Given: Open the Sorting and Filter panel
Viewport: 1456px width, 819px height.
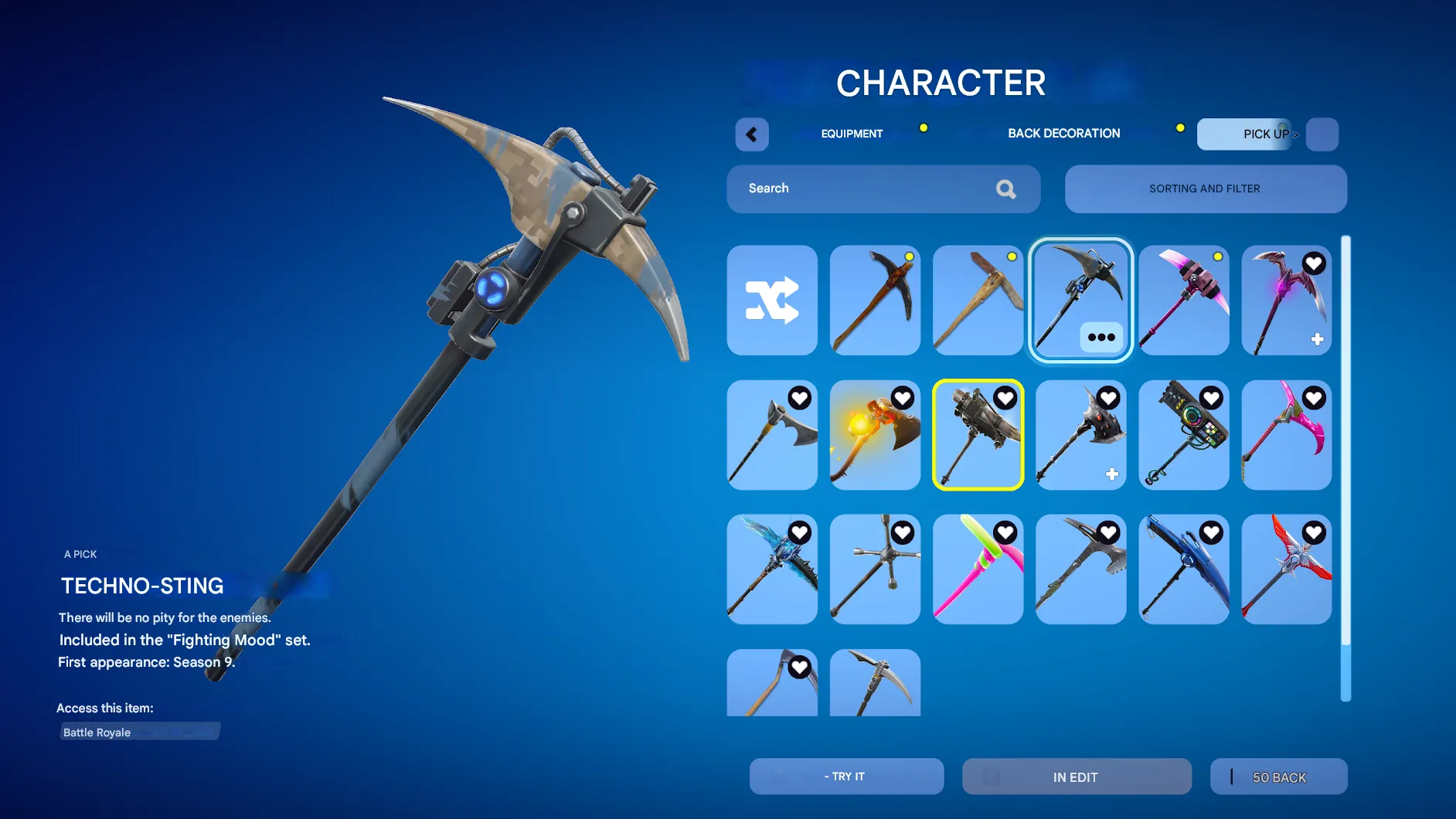Looking at the screenshot, I should (x=1205, y=189).
